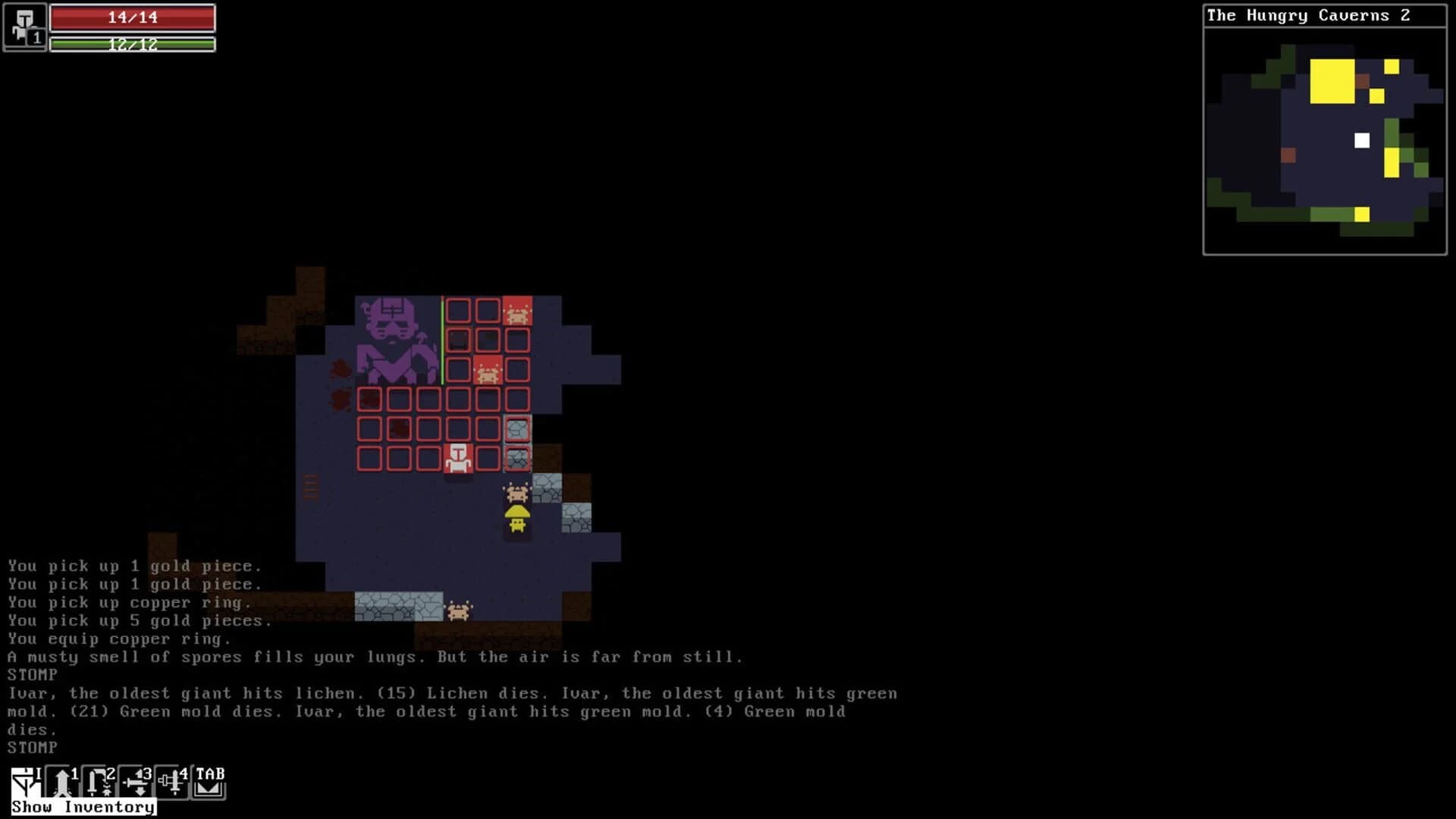Expand The Hungry Caverns 2 minimap
The height and width of the screenshot is (819, 1456).
pos(1322,140)
